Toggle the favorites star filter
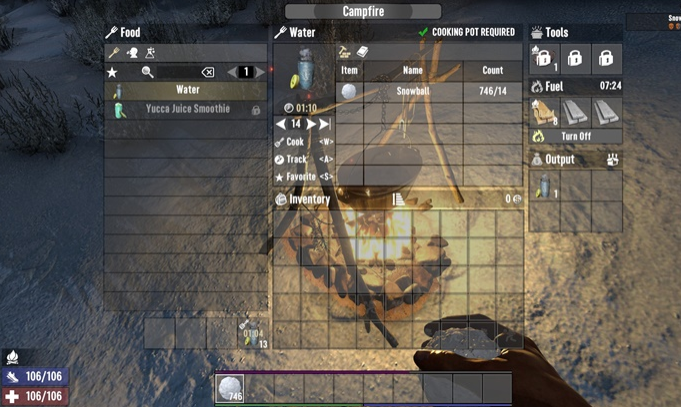681x407 pixels. click(112, 72)
